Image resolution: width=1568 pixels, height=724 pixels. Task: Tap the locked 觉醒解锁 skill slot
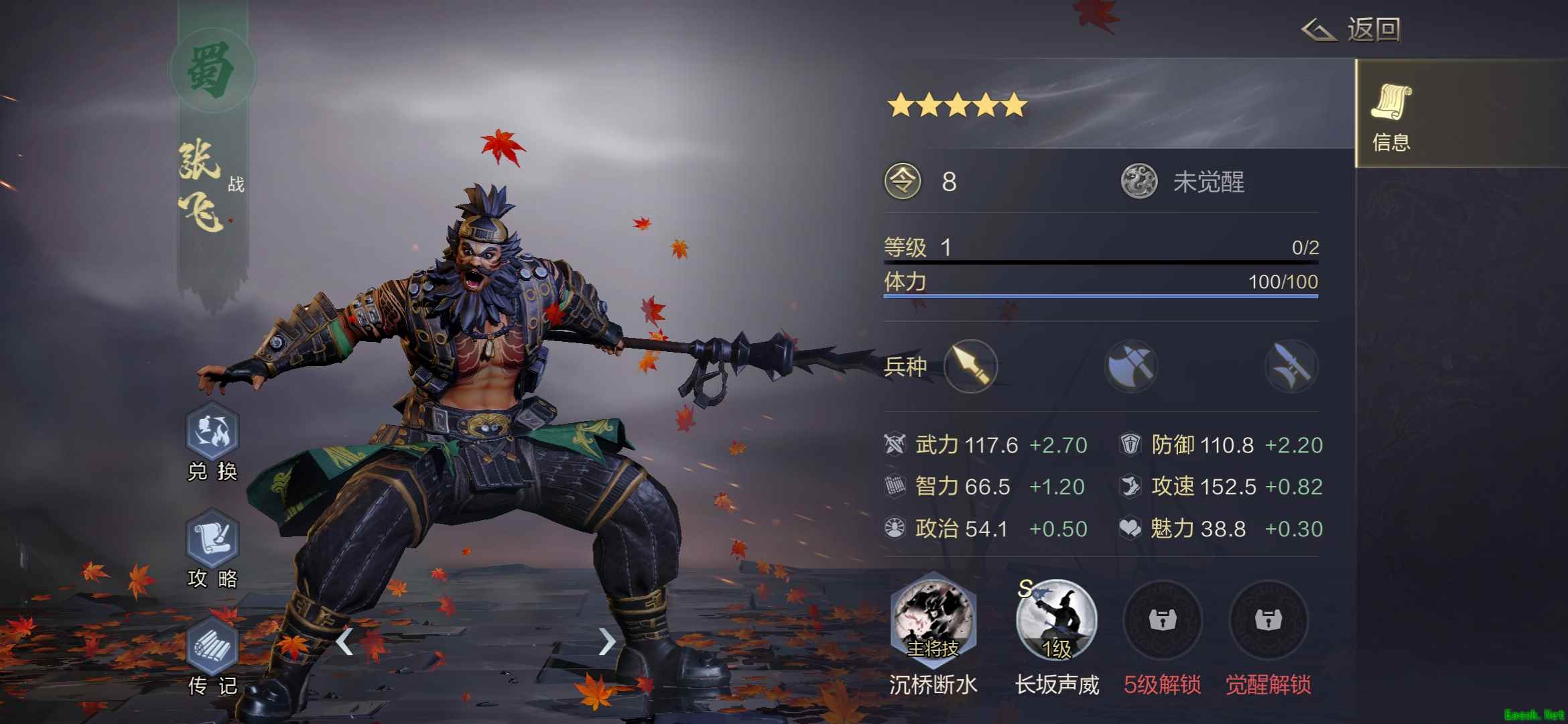(x=1268, y=621)
